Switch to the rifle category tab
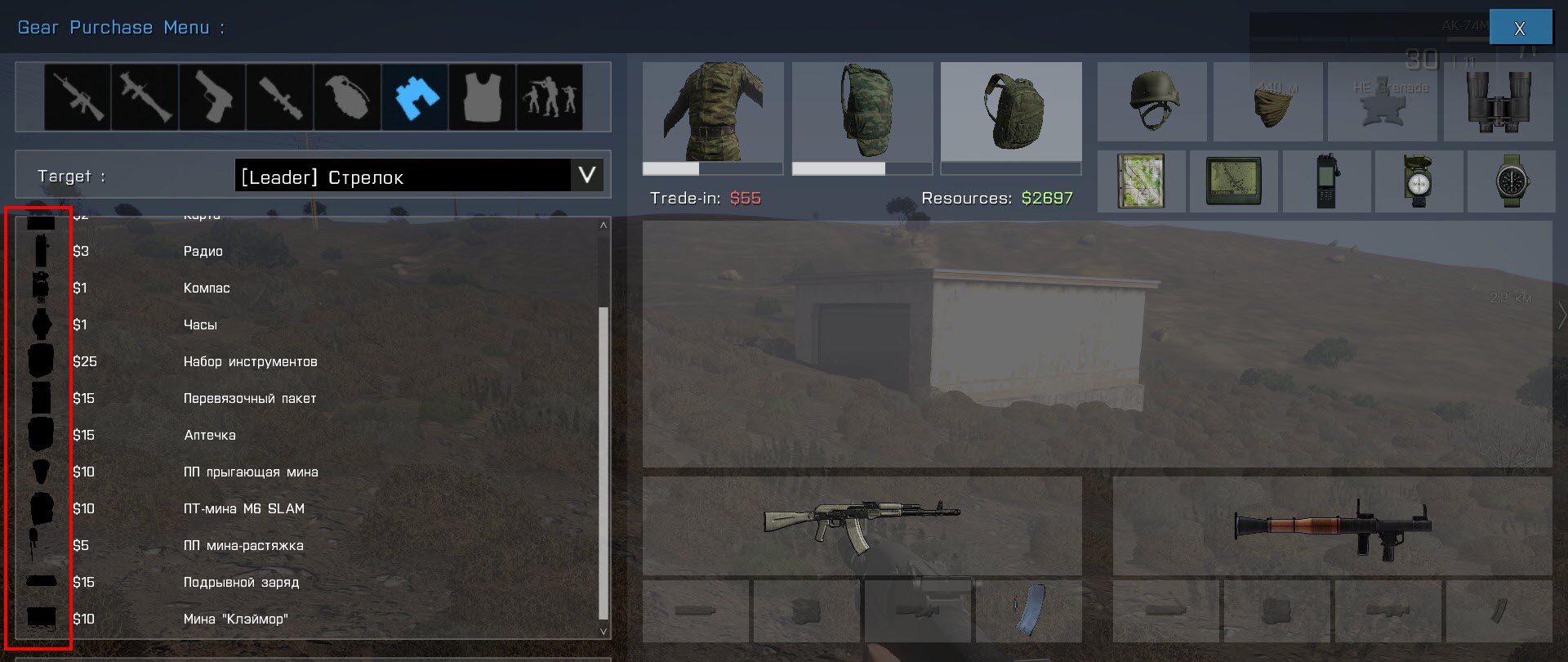 click(x=78, y=98)
